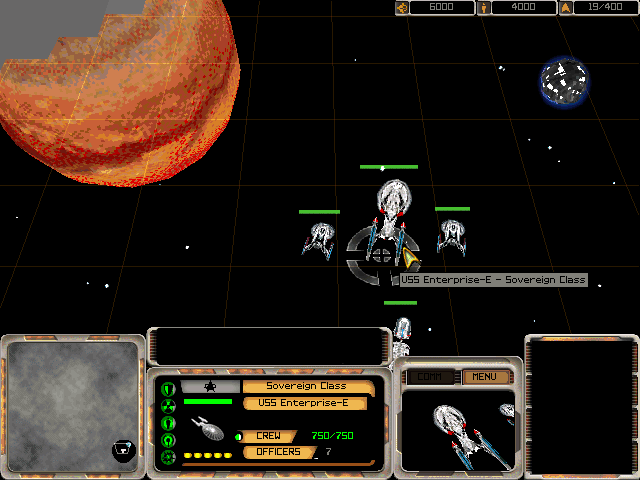Image resolution: width=640 pixels, height=480 pixels.
Task: Click the Sovereign Class label bar
Action: [x=306, y=386]
